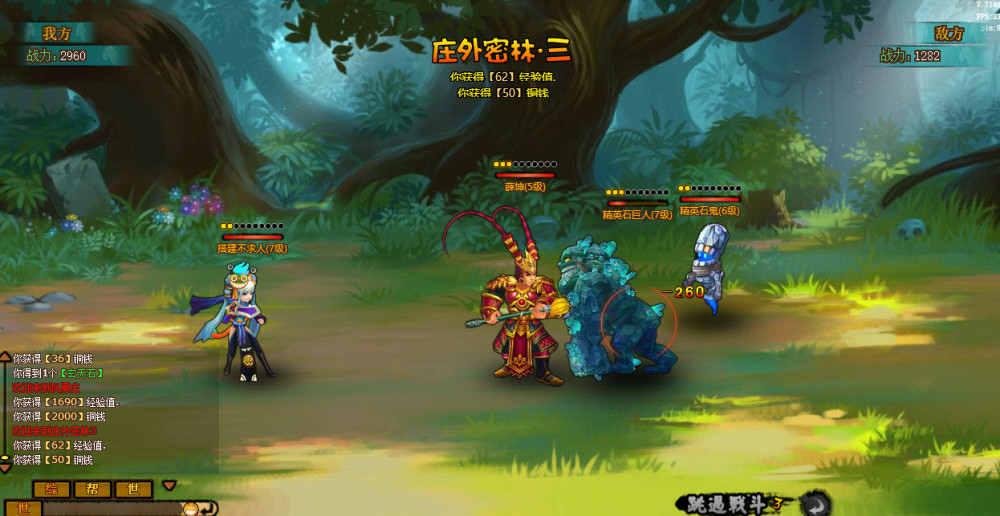This screenshot has width=1000, height=516.
Task: Select the 世 world chat tab
Action: tap(133, 489)
